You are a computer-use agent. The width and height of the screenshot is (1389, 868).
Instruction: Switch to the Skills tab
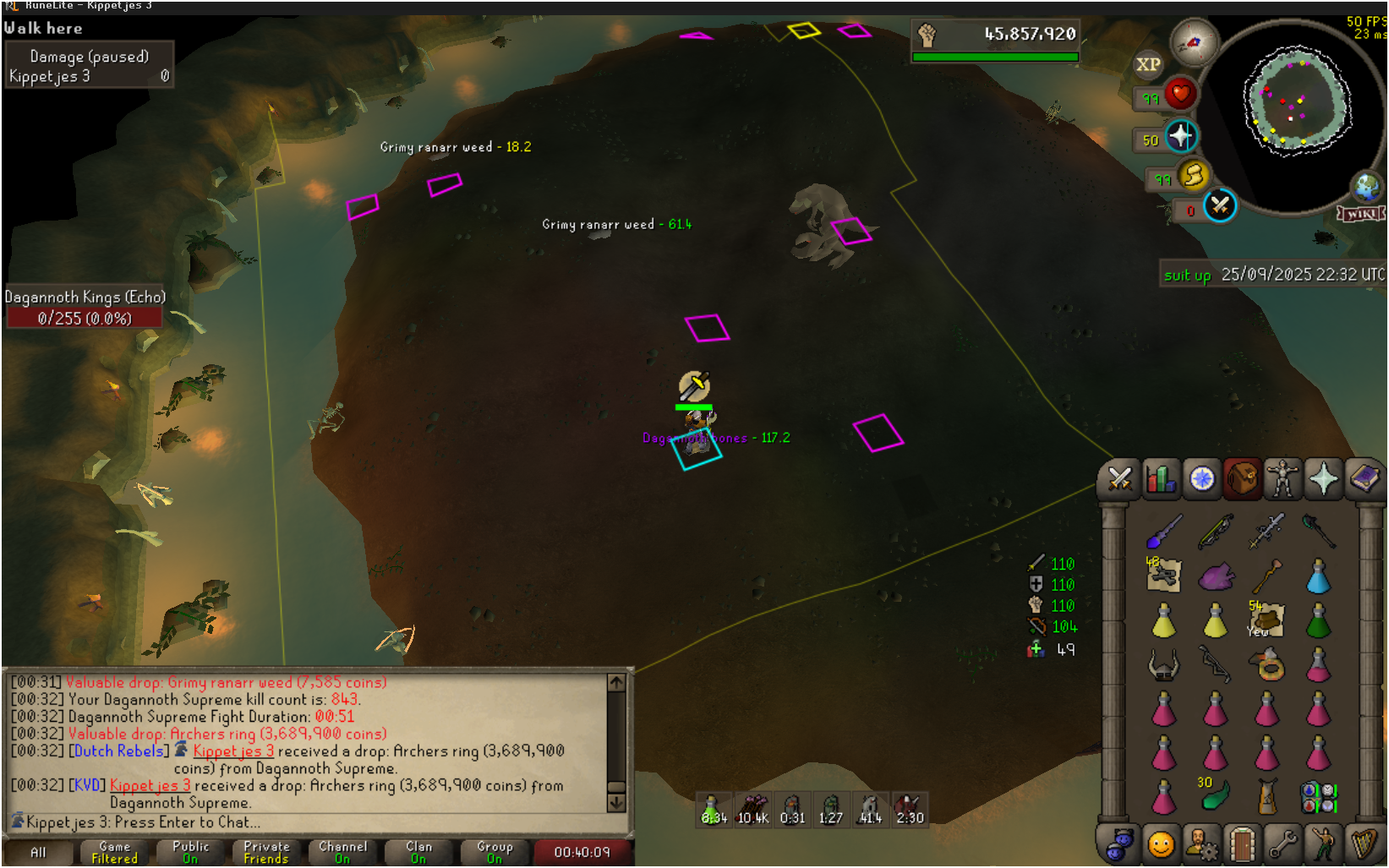(x=1161, y=478)
